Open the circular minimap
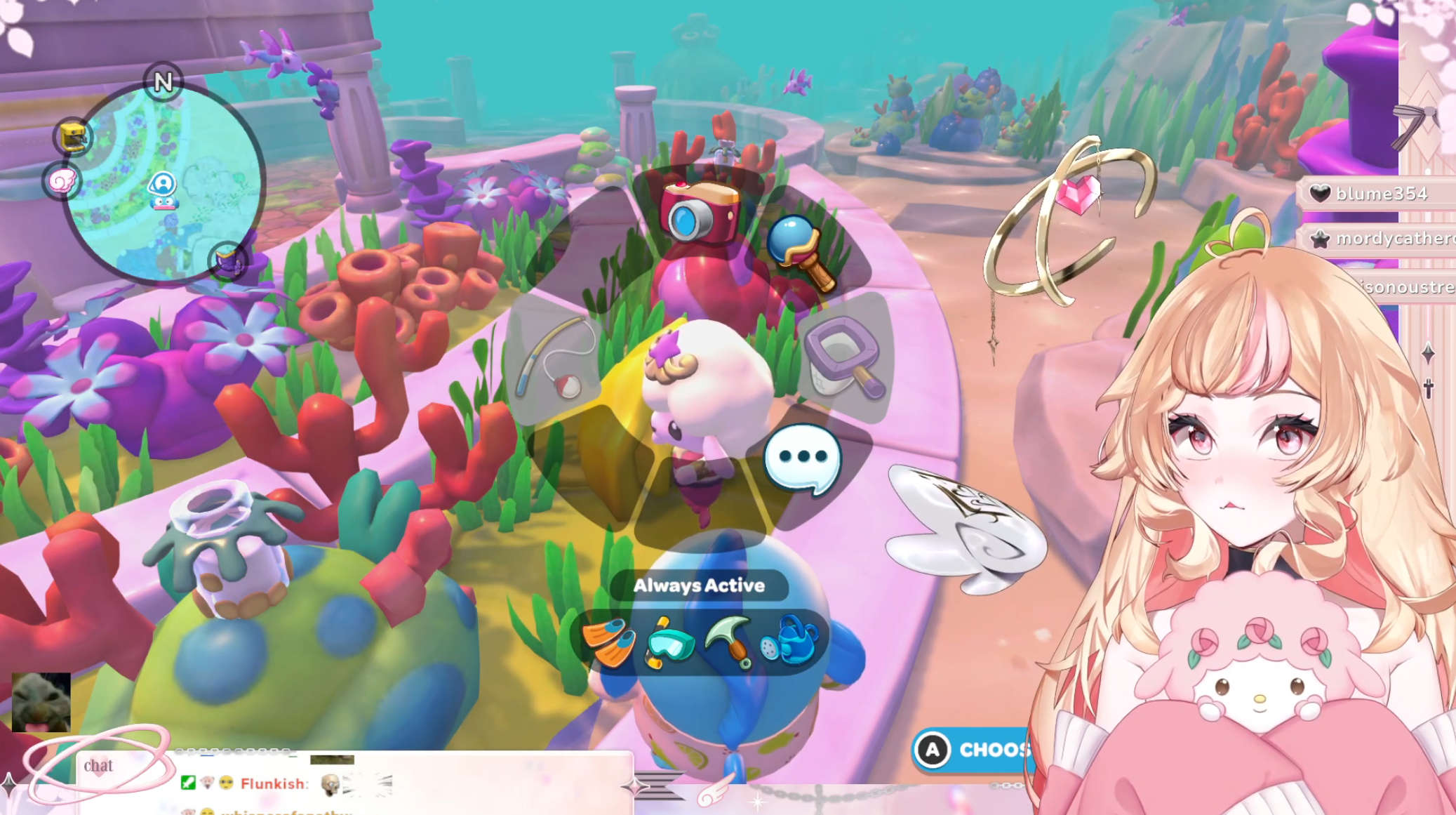Viewport: 1456px width, 815px height. [x=165, y=184]
